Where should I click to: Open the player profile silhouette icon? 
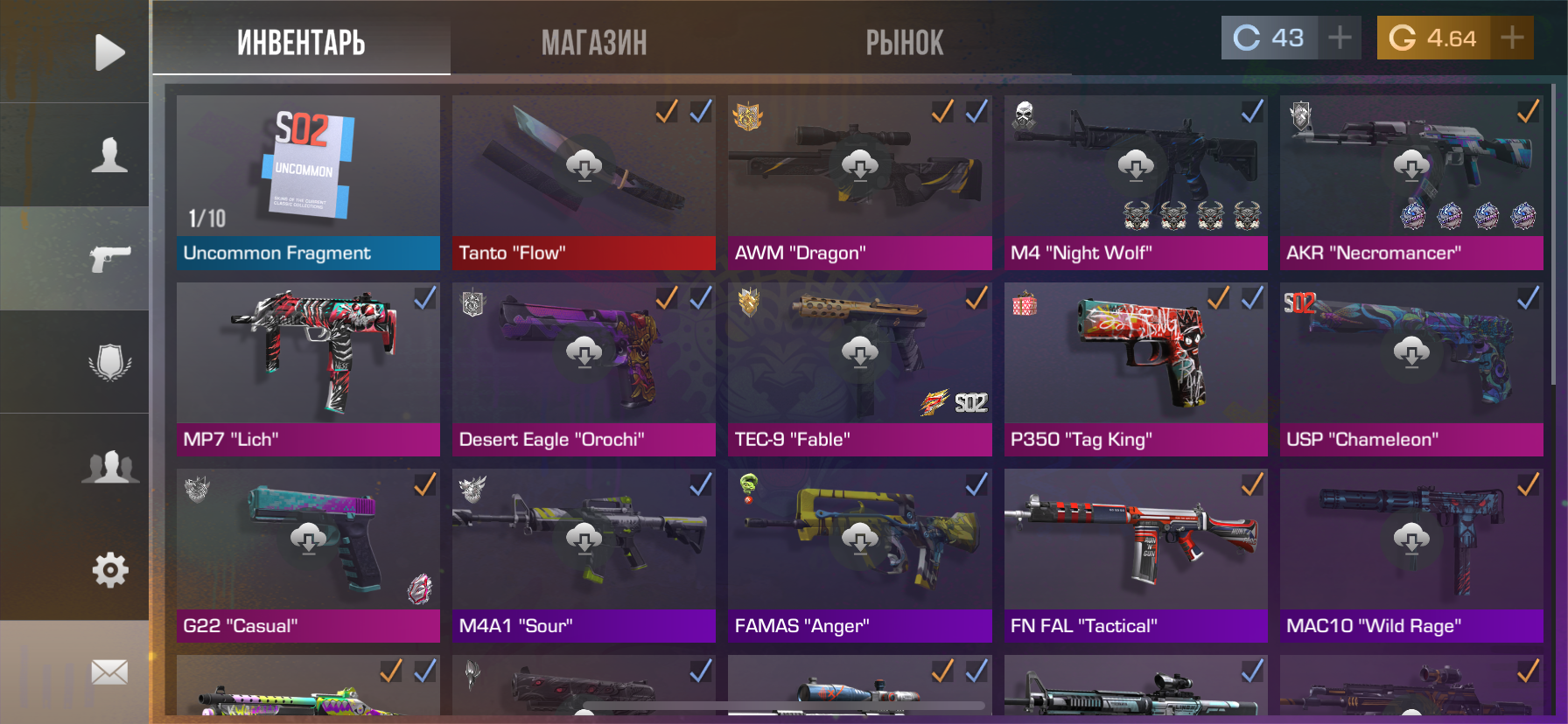(109, 156)
